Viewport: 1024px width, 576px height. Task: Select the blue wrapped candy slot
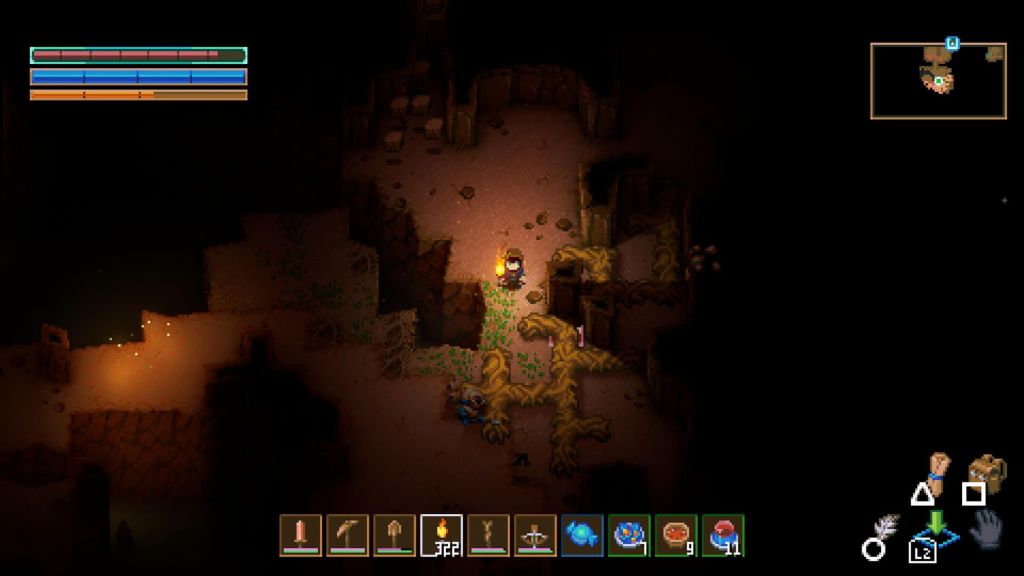[x=582, y=535]
